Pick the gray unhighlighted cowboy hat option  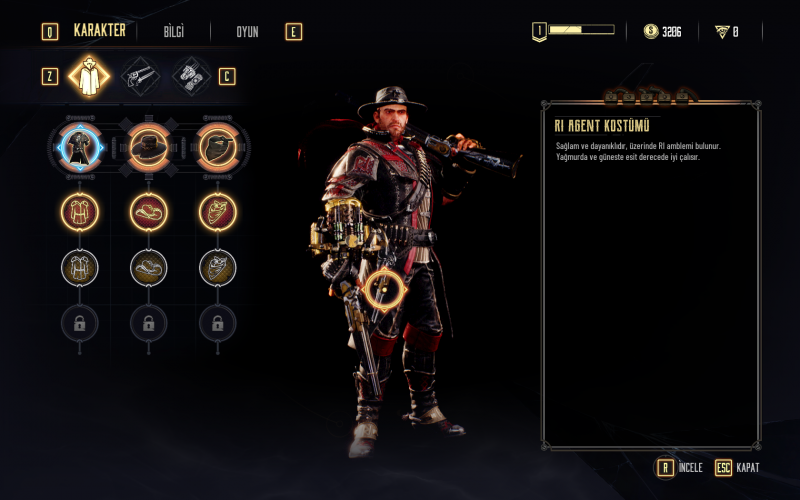pos(148,267)
